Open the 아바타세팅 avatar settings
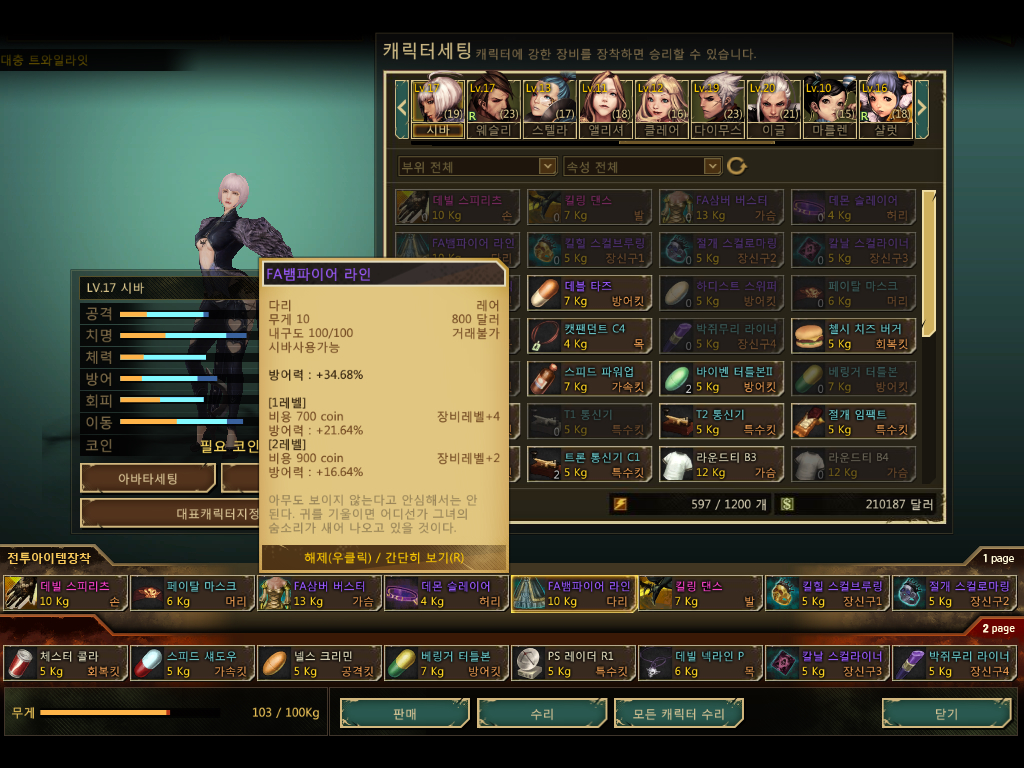The width and height of the screenshot is (1024, 768). [148, 479]
